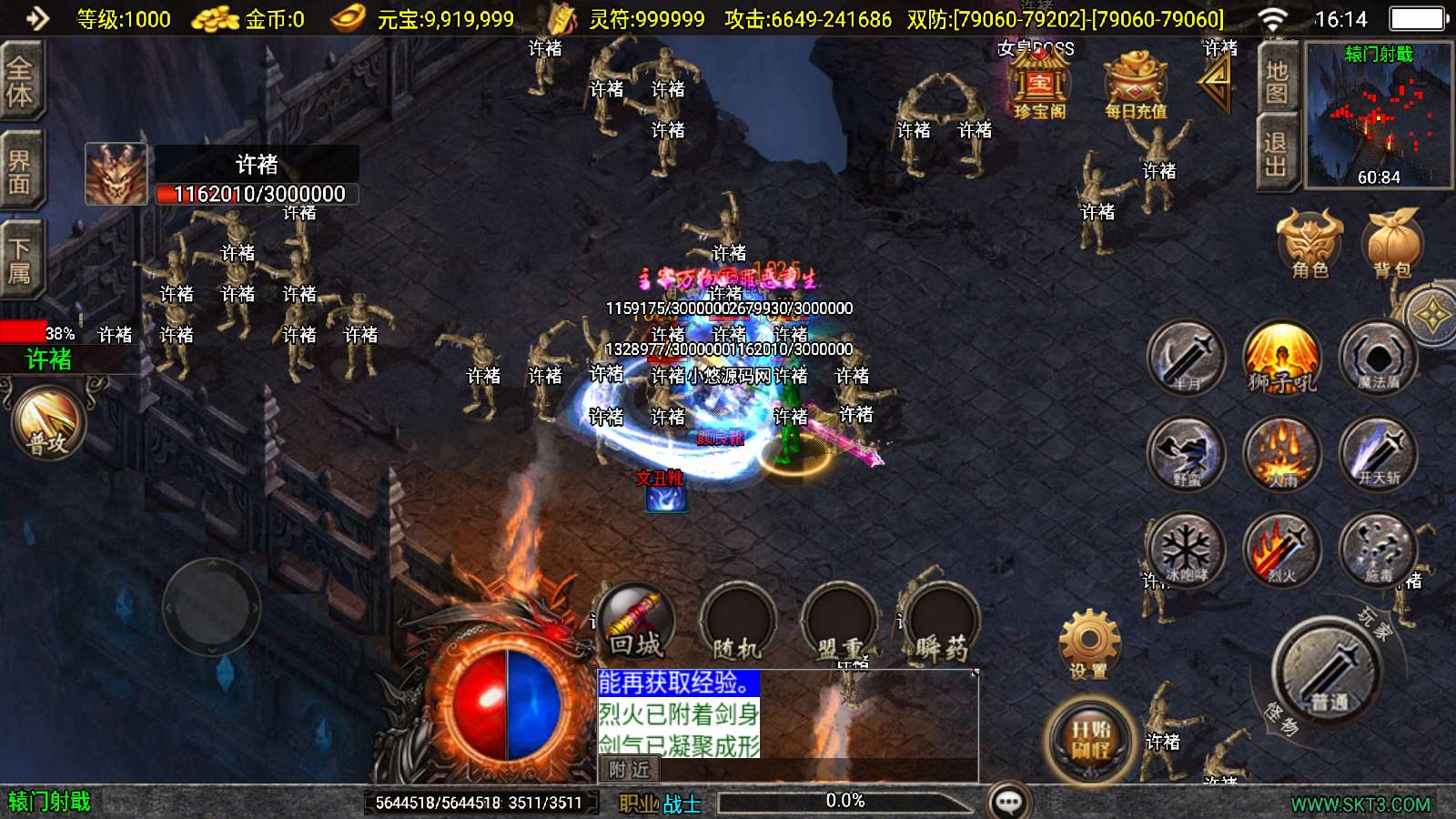Image resolution: width=1456 pixels, height=819 pixels.
Task: Use the 回城 town return item
Action: 635,622
